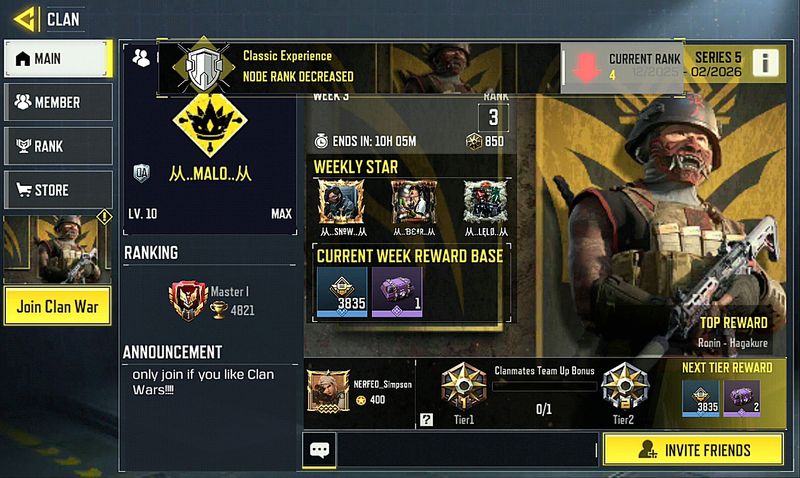Click the Tier2 medal badge
Screen dimensions: 800x478
[x=624, y=386]
